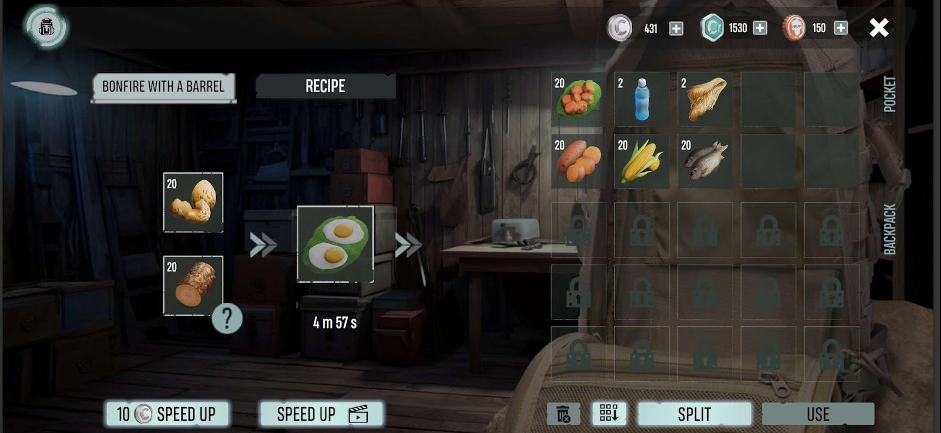Select the wood log fuel slot
941x433 pixels.
click(x=193, y=285)
